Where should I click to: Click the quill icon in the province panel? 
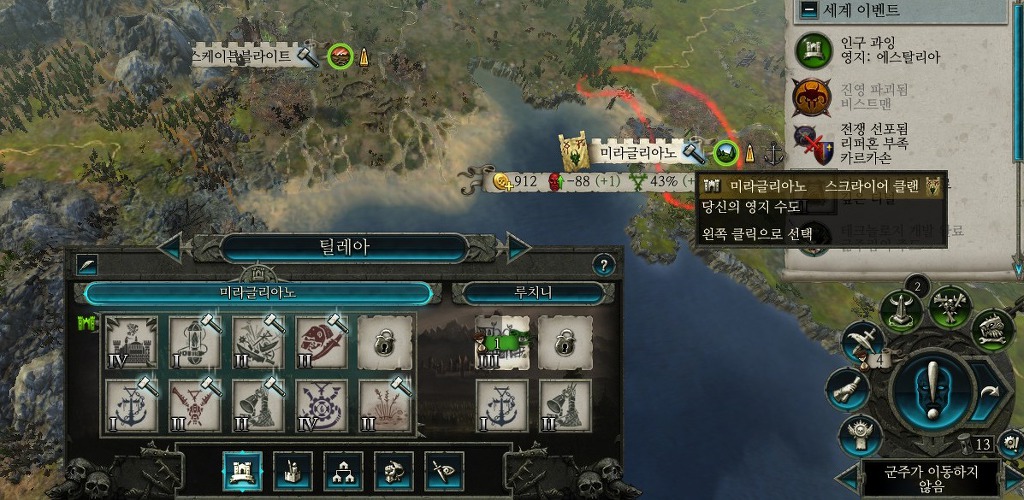pyautogui.click(x=88, y=265)
